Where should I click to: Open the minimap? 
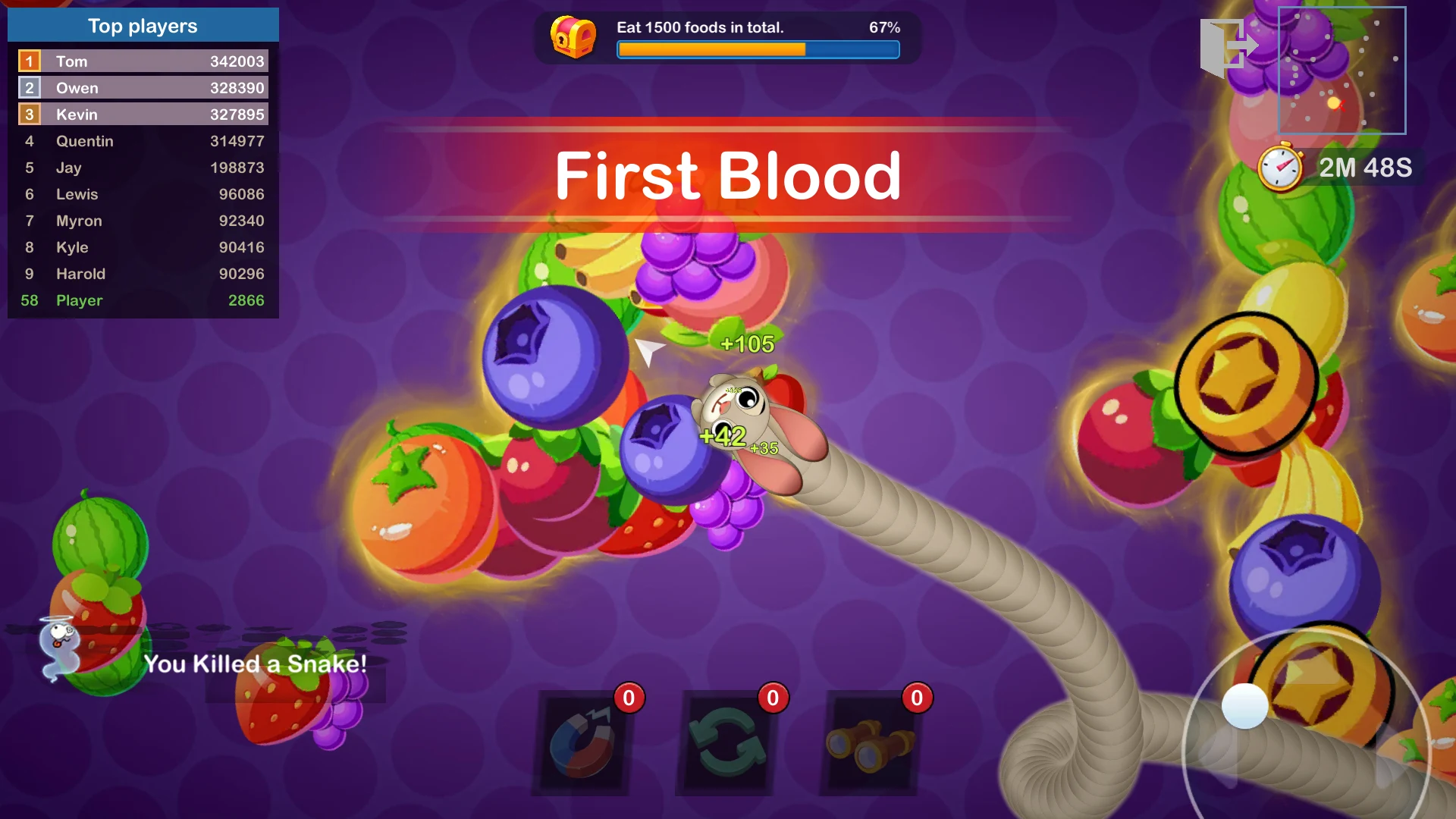[1341, 71]
